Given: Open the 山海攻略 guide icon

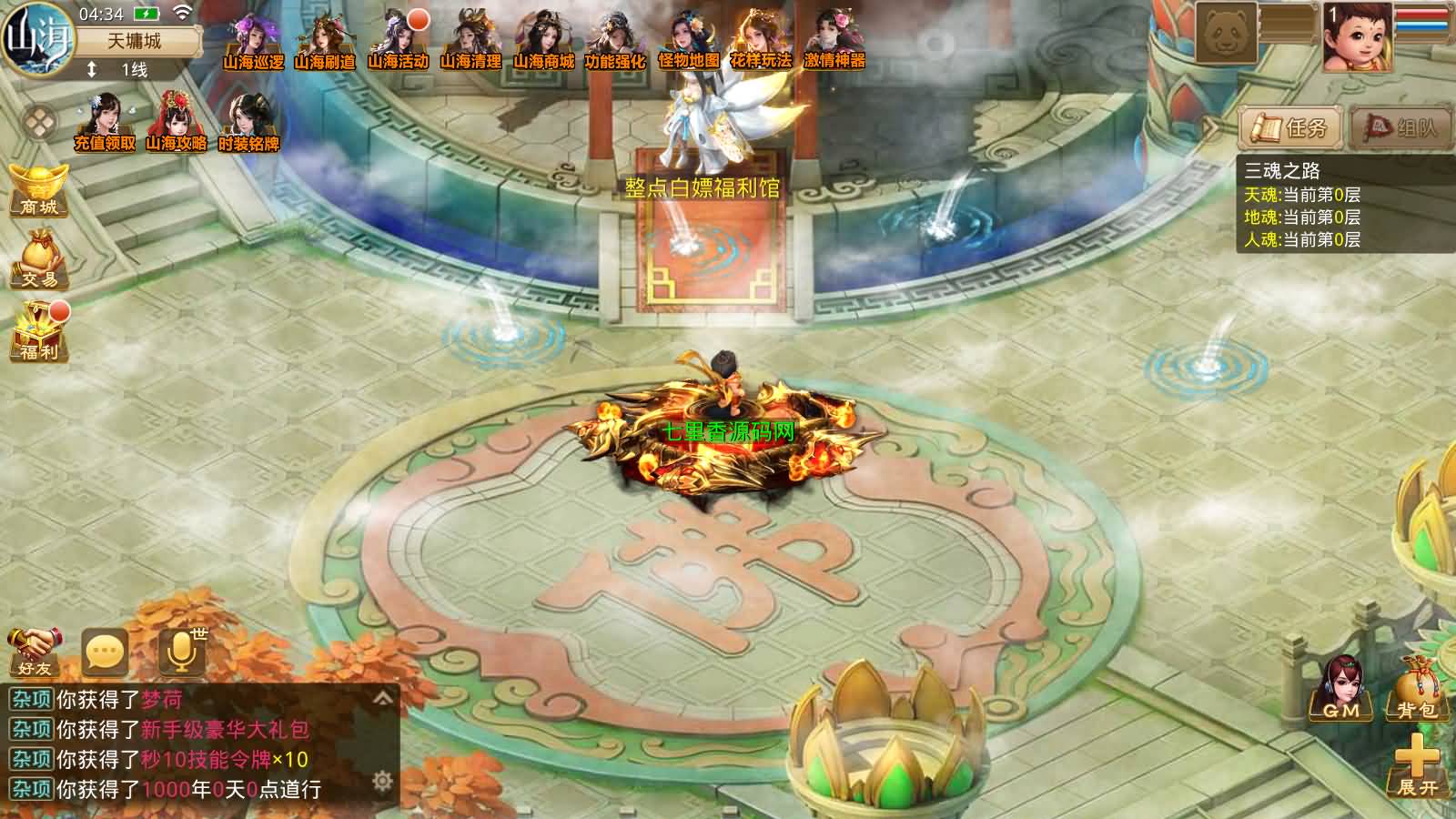Looking at the screenshot, I should [x=177, y=123].
